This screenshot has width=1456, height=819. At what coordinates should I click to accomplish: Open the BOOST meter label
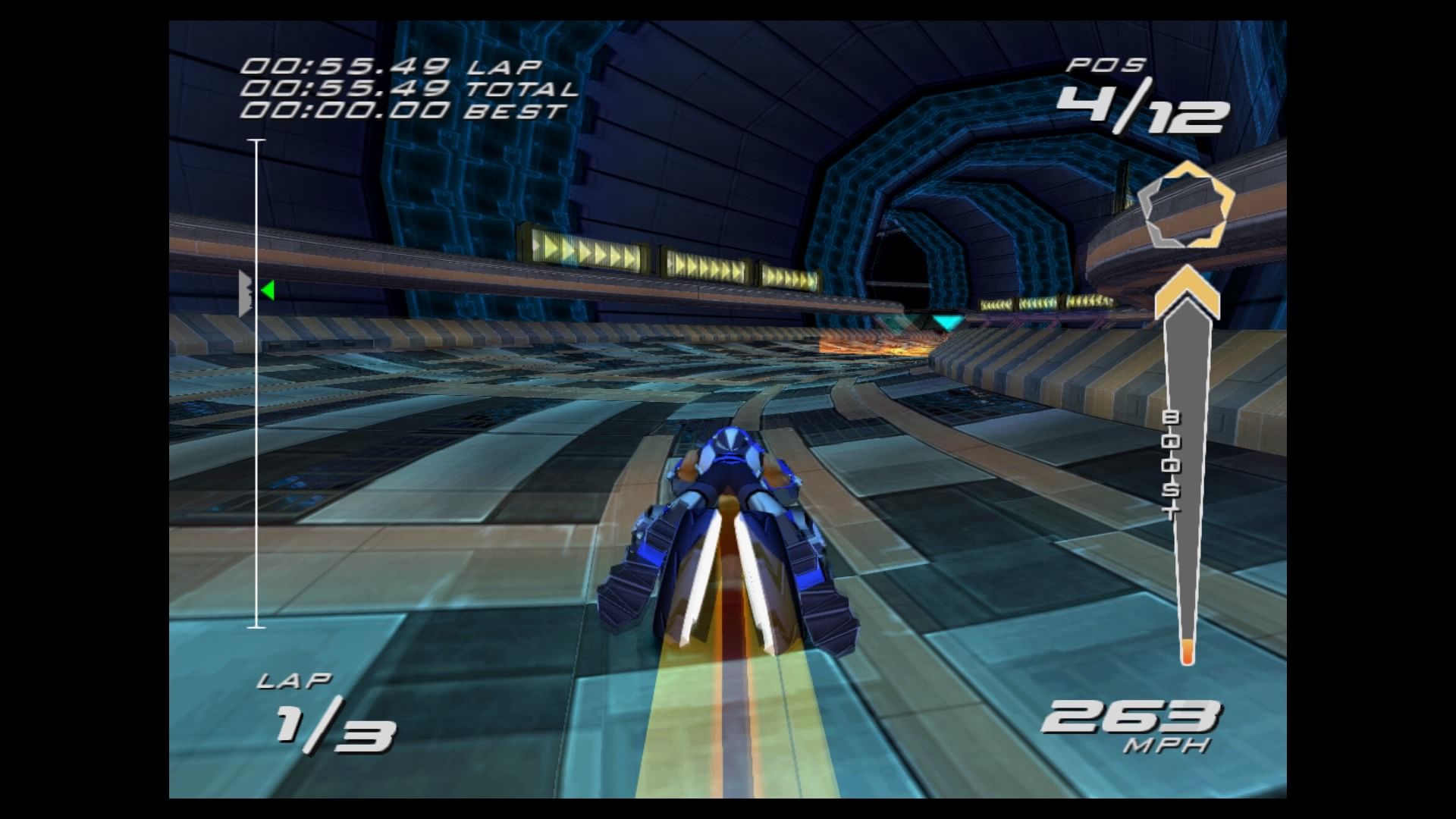click(x=1172, y=463)
